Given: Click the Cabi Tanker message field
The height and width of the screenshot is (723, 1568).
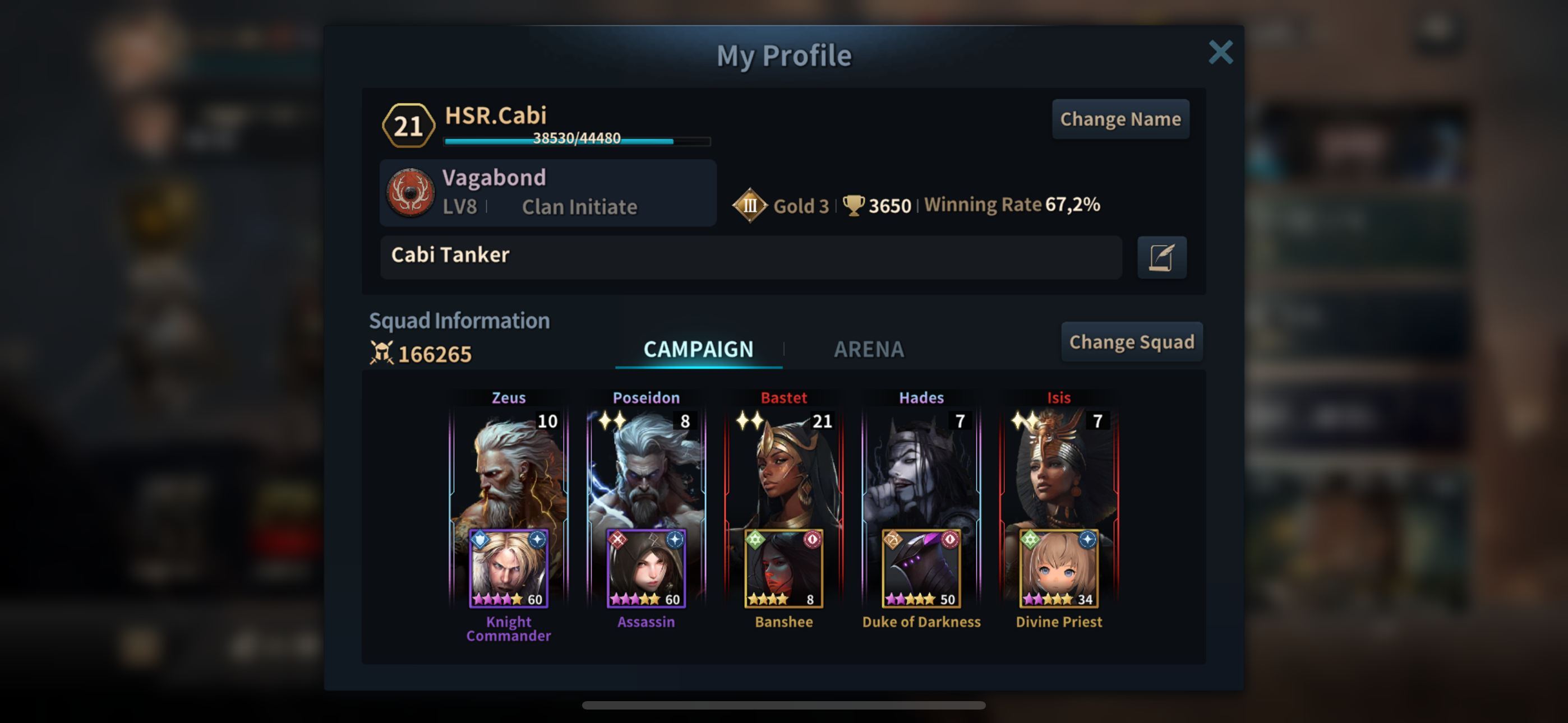Looking at the screenshot, I should (750, 256).
